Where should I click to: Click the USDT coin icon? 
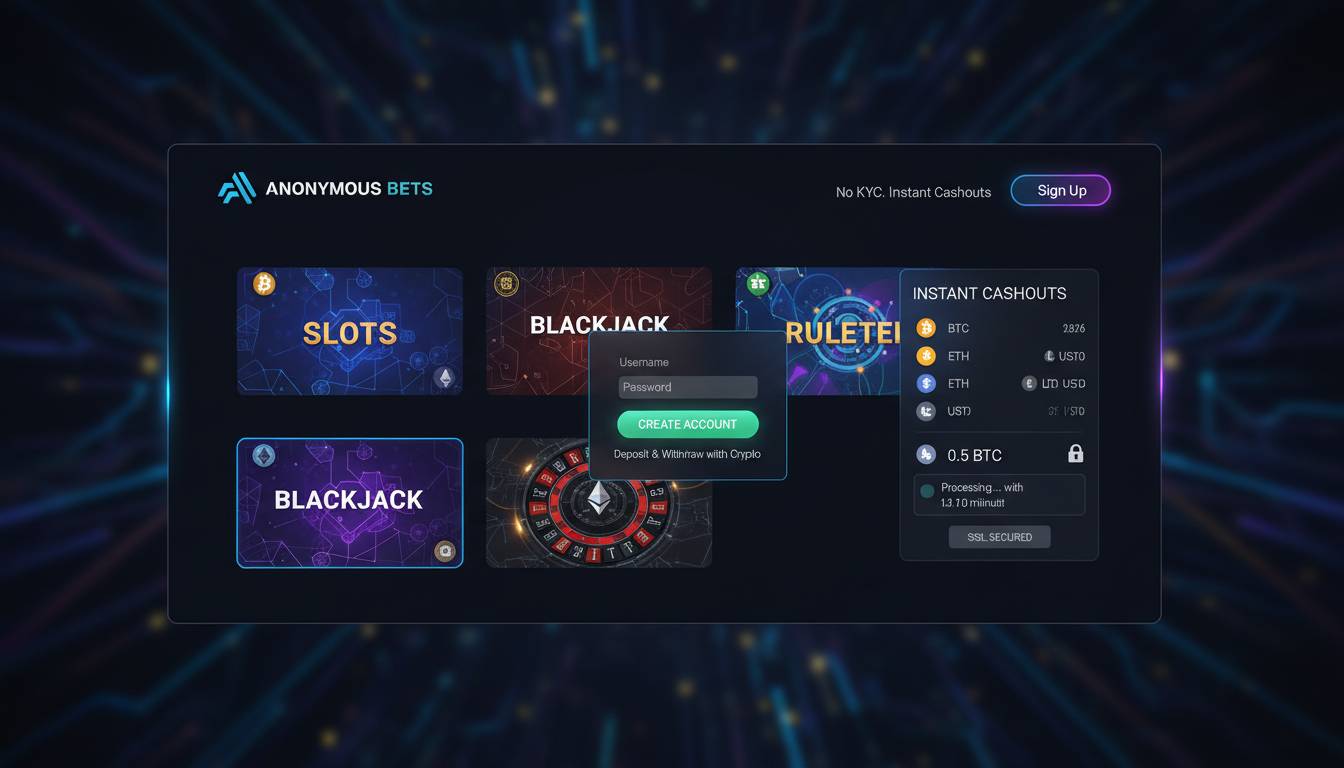926,411
